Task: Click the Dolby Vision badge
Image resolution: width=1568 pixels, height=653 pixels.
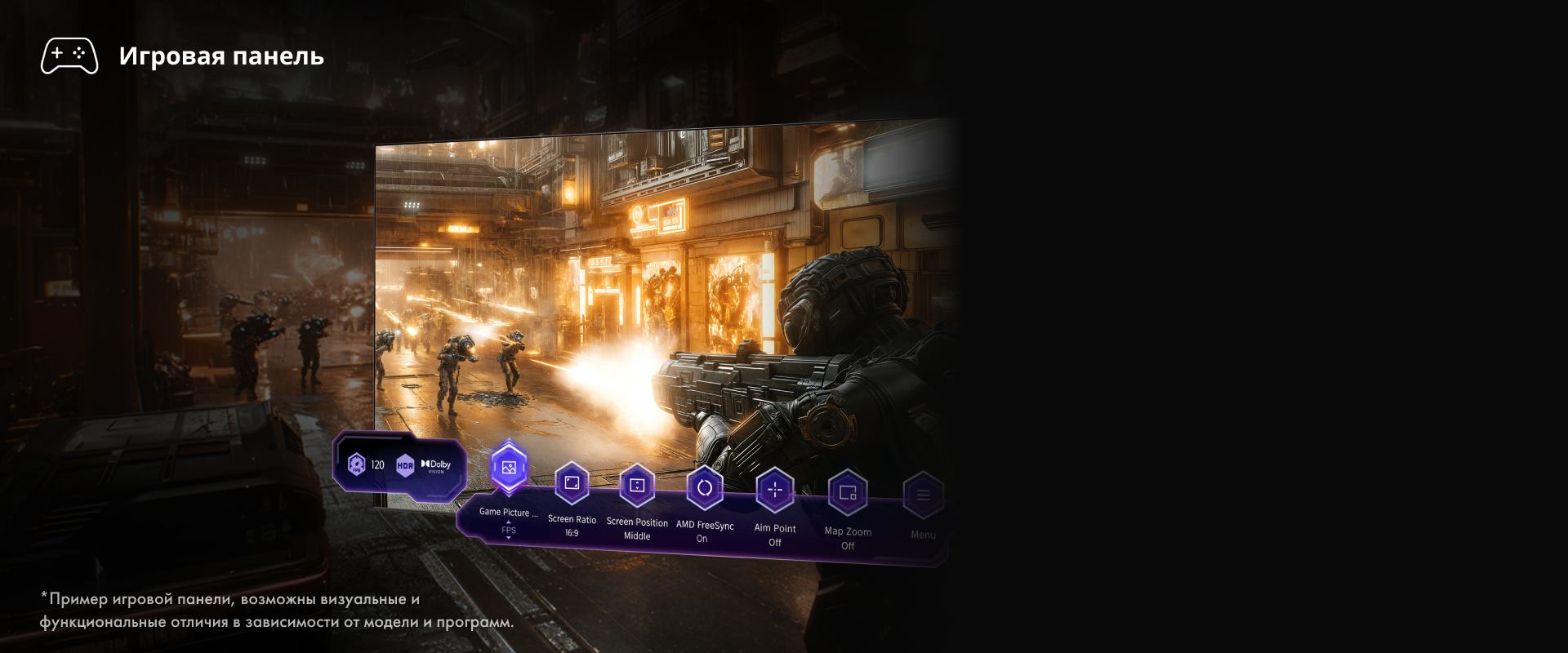Action: [436, 465]
